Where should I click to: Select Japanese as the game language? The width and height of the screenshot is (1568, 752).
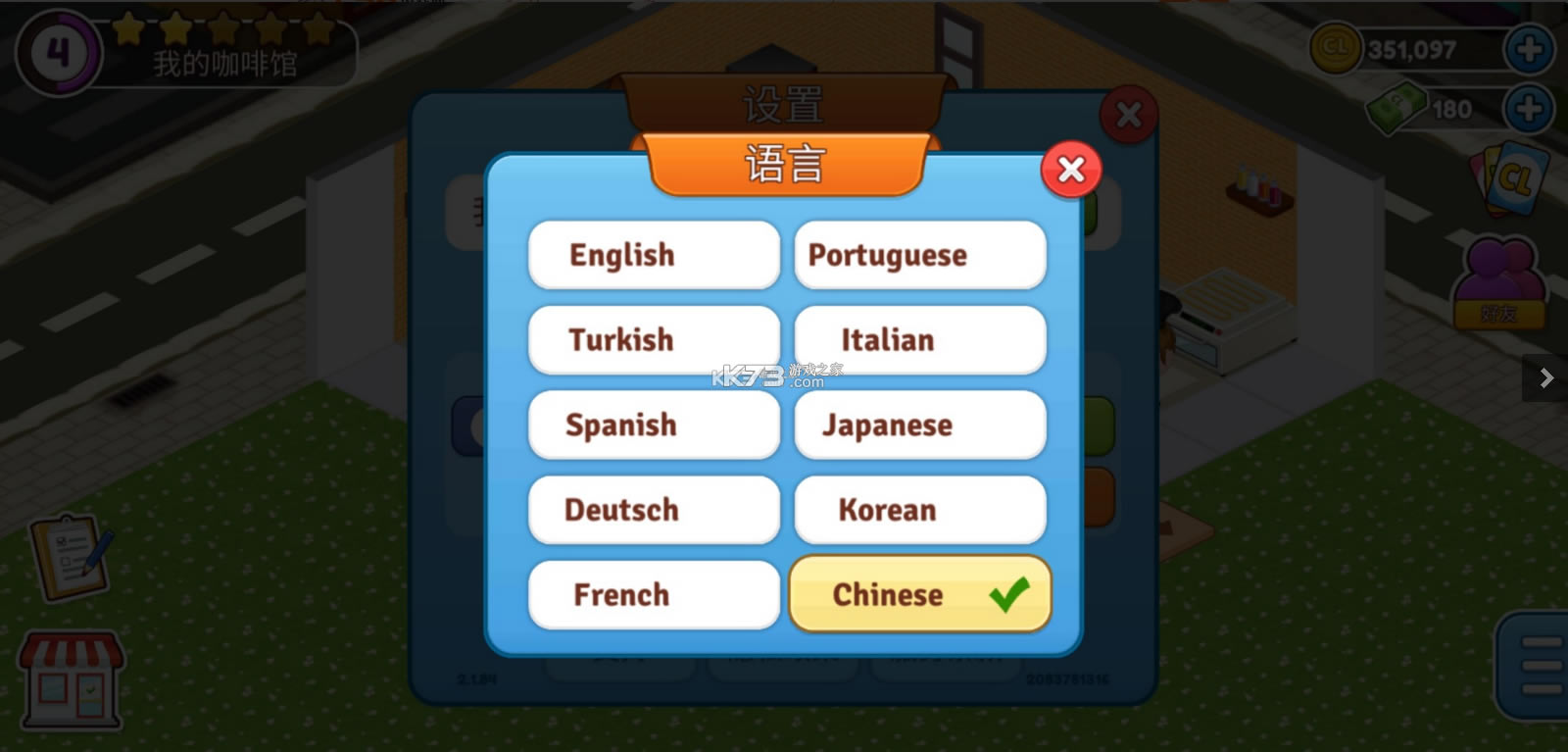918,425
